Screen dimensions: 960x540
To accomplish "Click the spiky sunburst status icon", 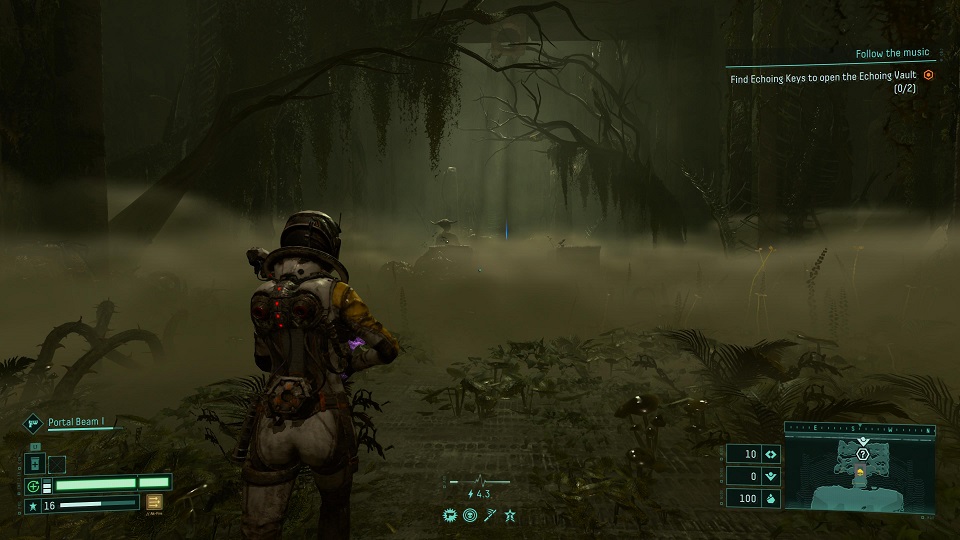I will (450, 515).
